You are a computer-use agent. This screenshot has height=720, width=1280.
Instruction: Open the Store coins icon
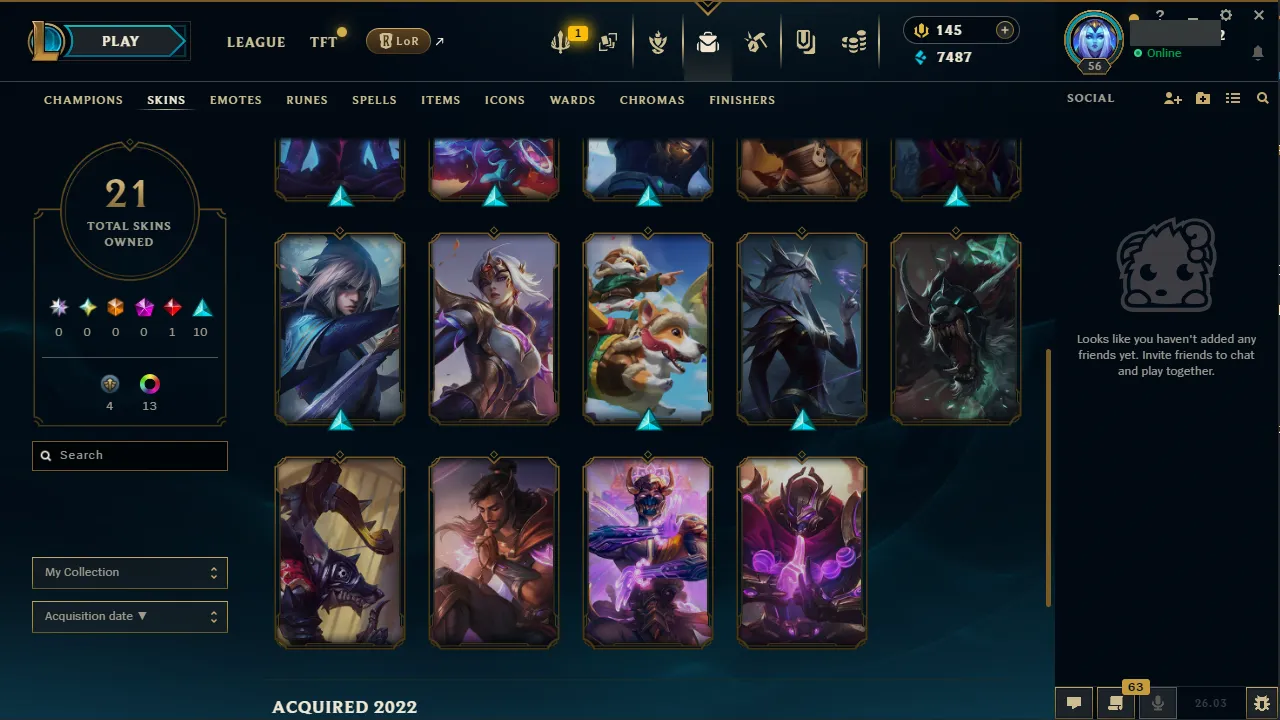[854, 41]
